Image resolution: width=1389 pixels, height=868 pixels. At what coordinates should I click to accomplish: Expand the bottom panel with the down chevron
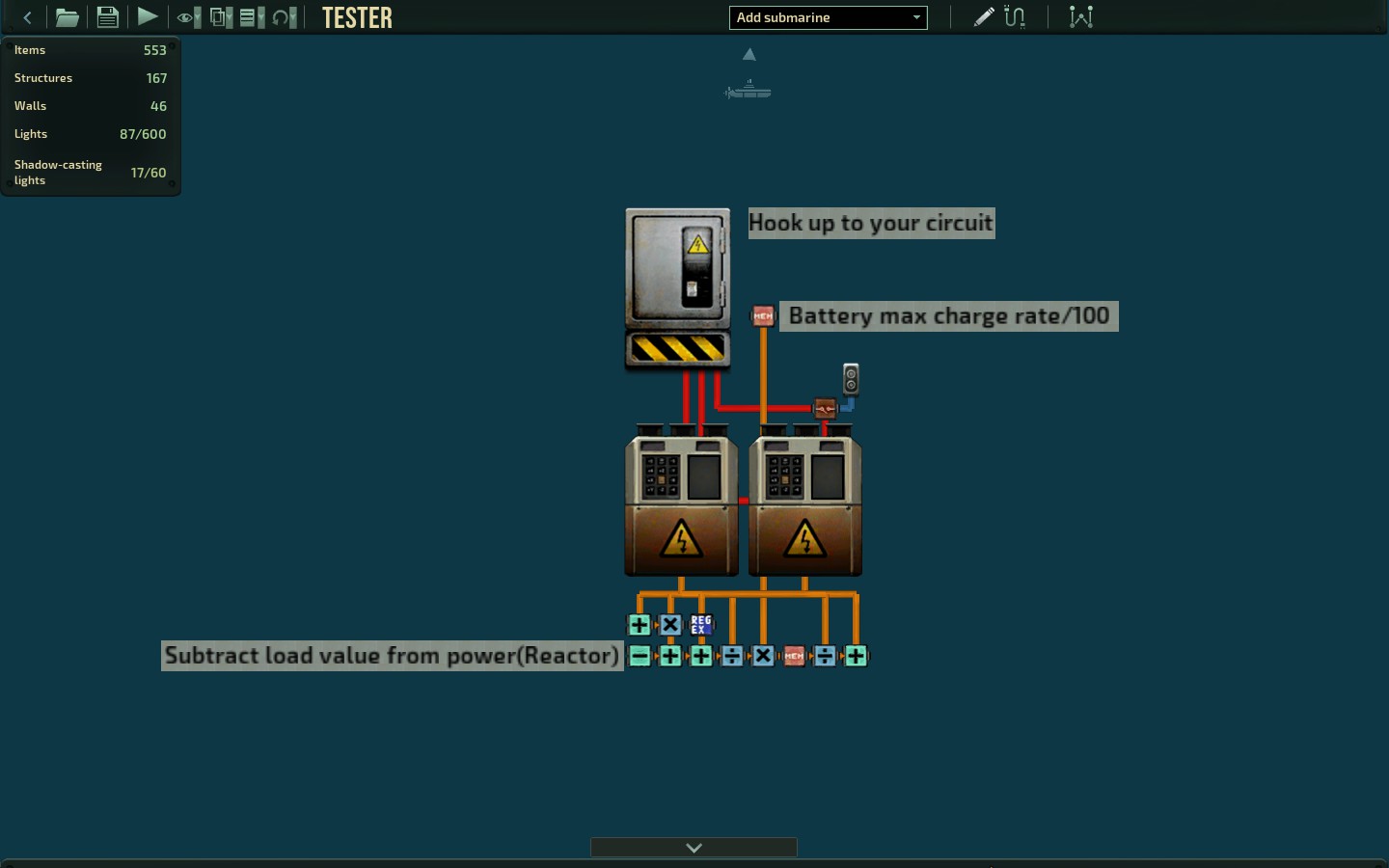(693, 848)
